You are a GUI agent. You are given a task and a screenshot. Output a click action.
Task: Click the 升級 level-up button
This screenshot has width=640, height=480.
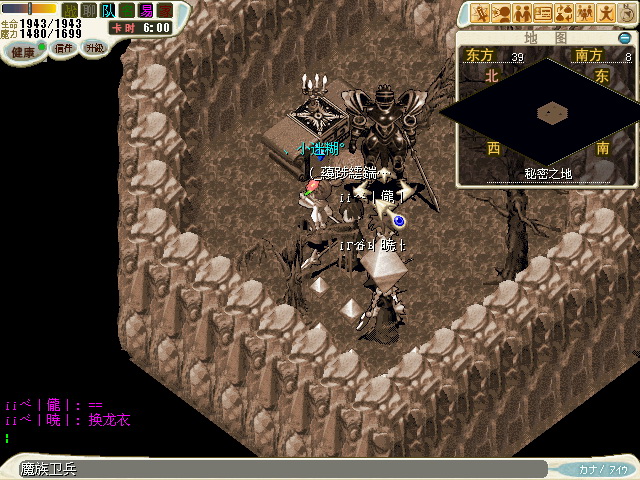94,47
